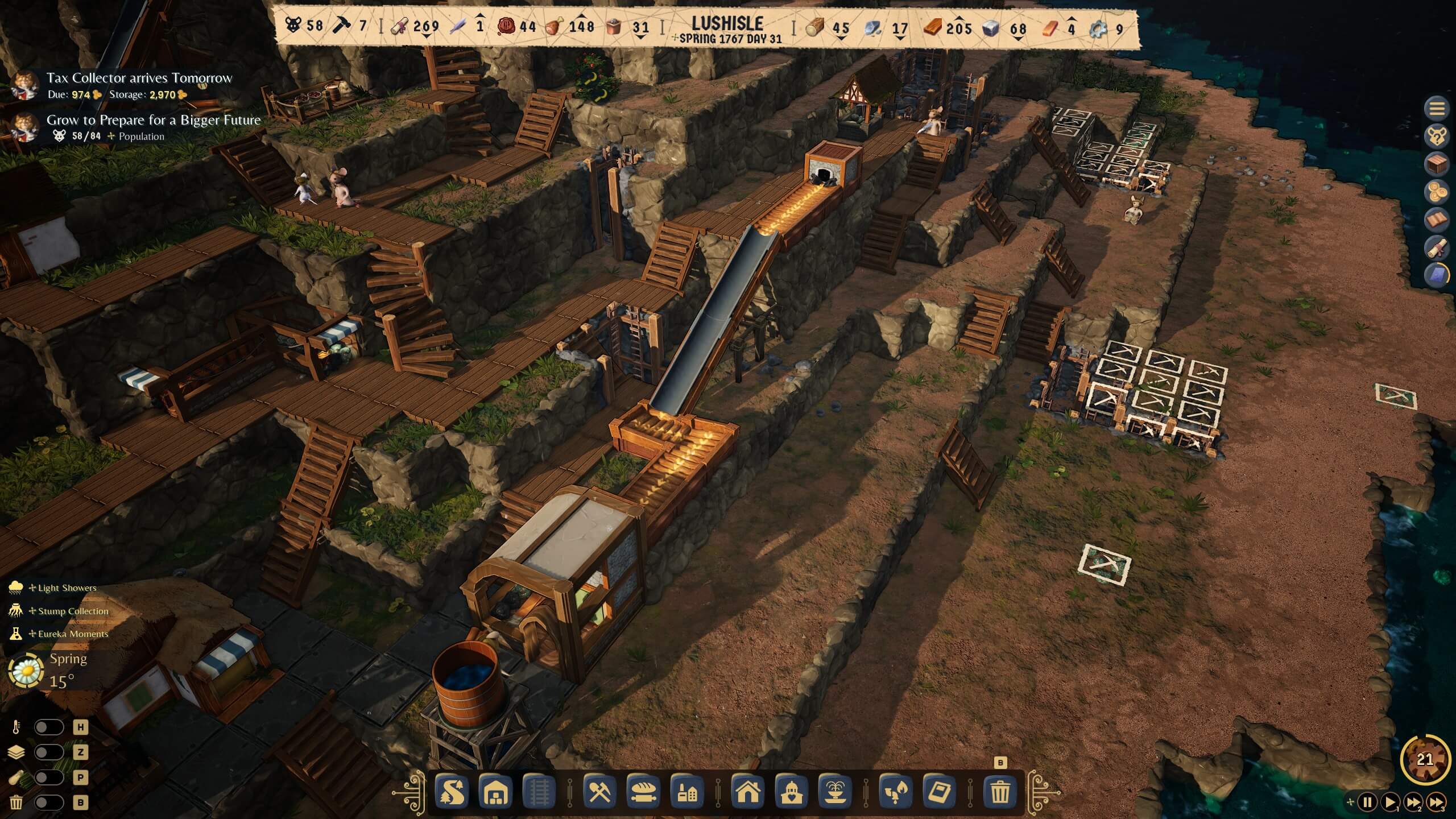The height and width of the screenshot is (819, 1456).
Task: Choose the heart building services category
Action: pyautogui.click(x=791, y=792)
